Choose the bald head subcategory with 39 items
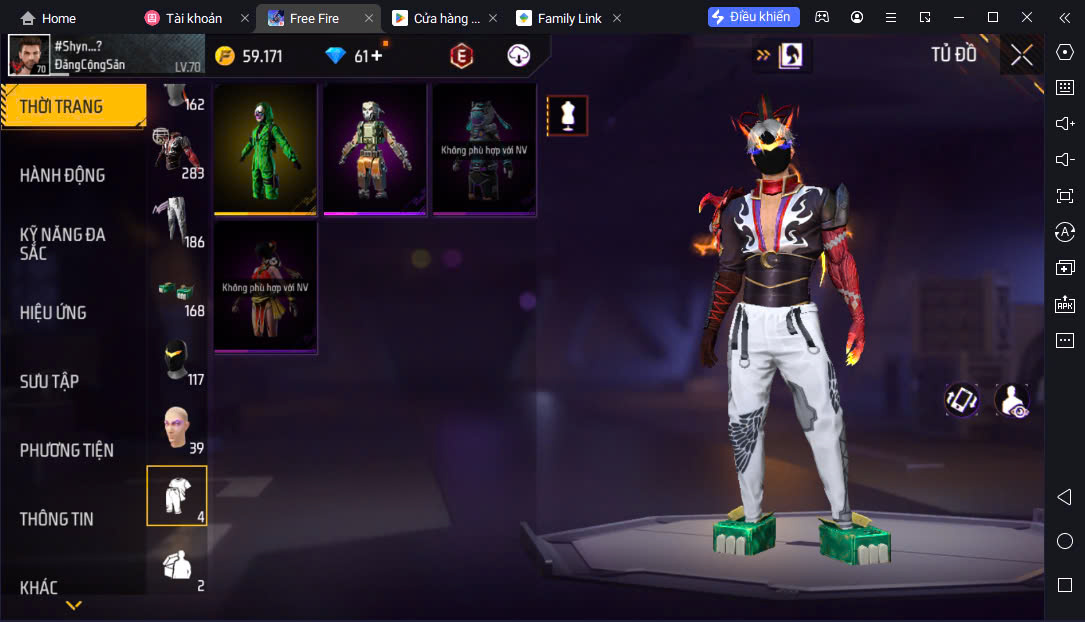The height and width of the screenshot is (622, 1085). click(177, 430)
